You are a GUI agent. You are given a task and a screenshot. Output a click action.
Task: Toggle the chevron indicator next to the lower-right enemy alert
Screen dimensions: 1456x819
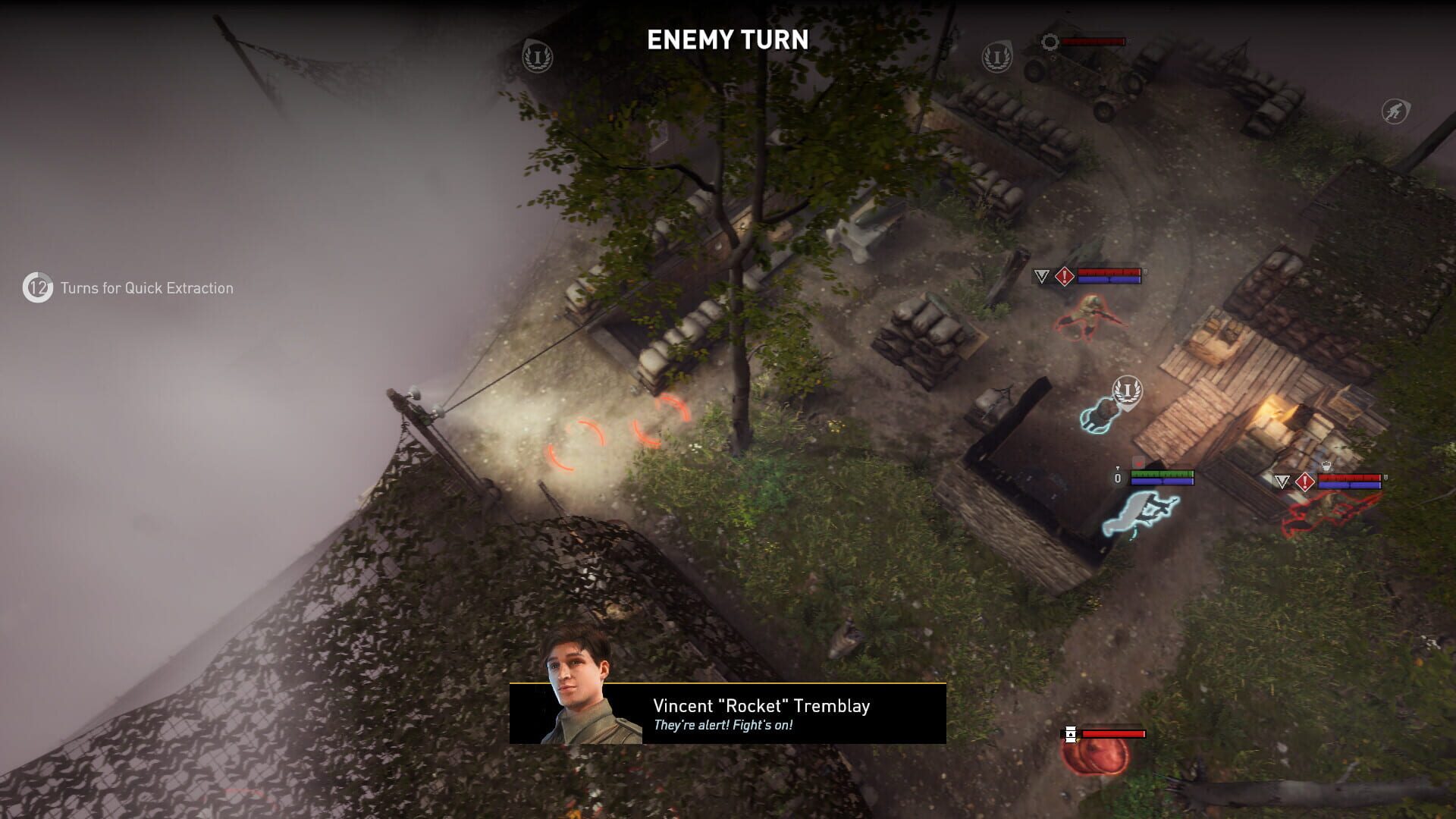[1282, 480]
